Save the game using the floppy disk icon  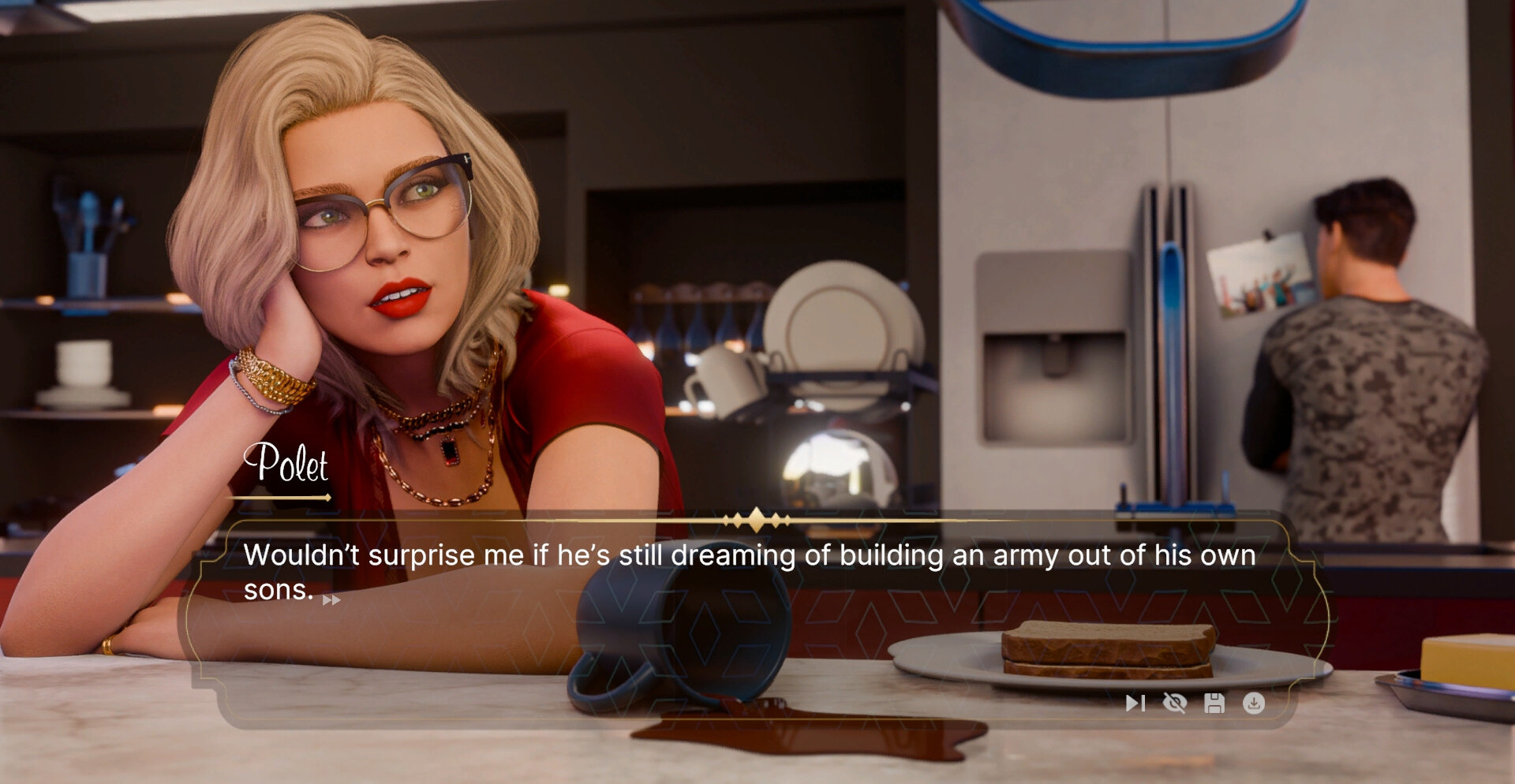pos(1214,703)
